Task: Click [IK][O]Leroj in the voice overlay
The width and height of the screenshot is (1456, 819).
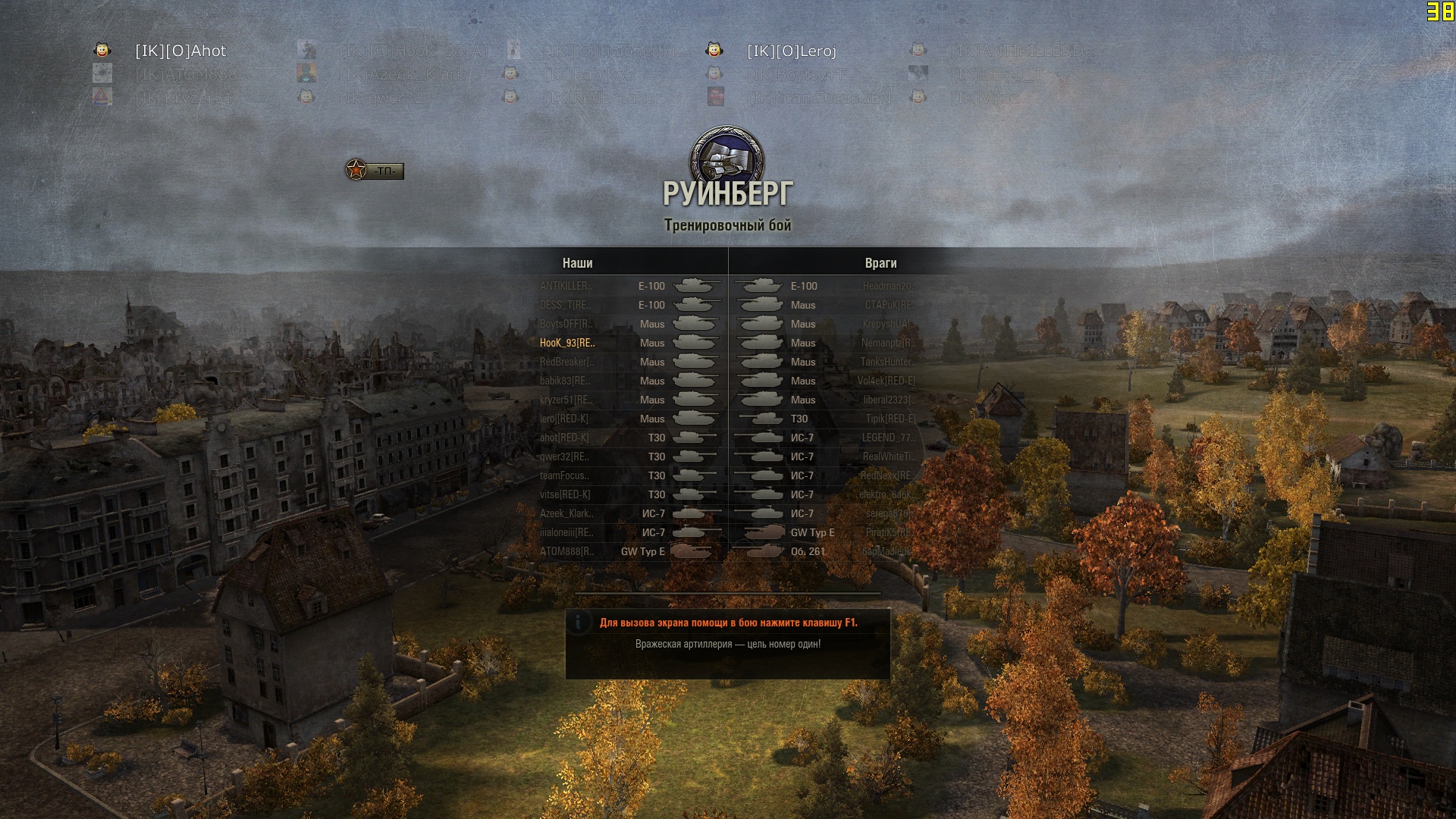Action: pyautogui.click(x=791, y=51)
